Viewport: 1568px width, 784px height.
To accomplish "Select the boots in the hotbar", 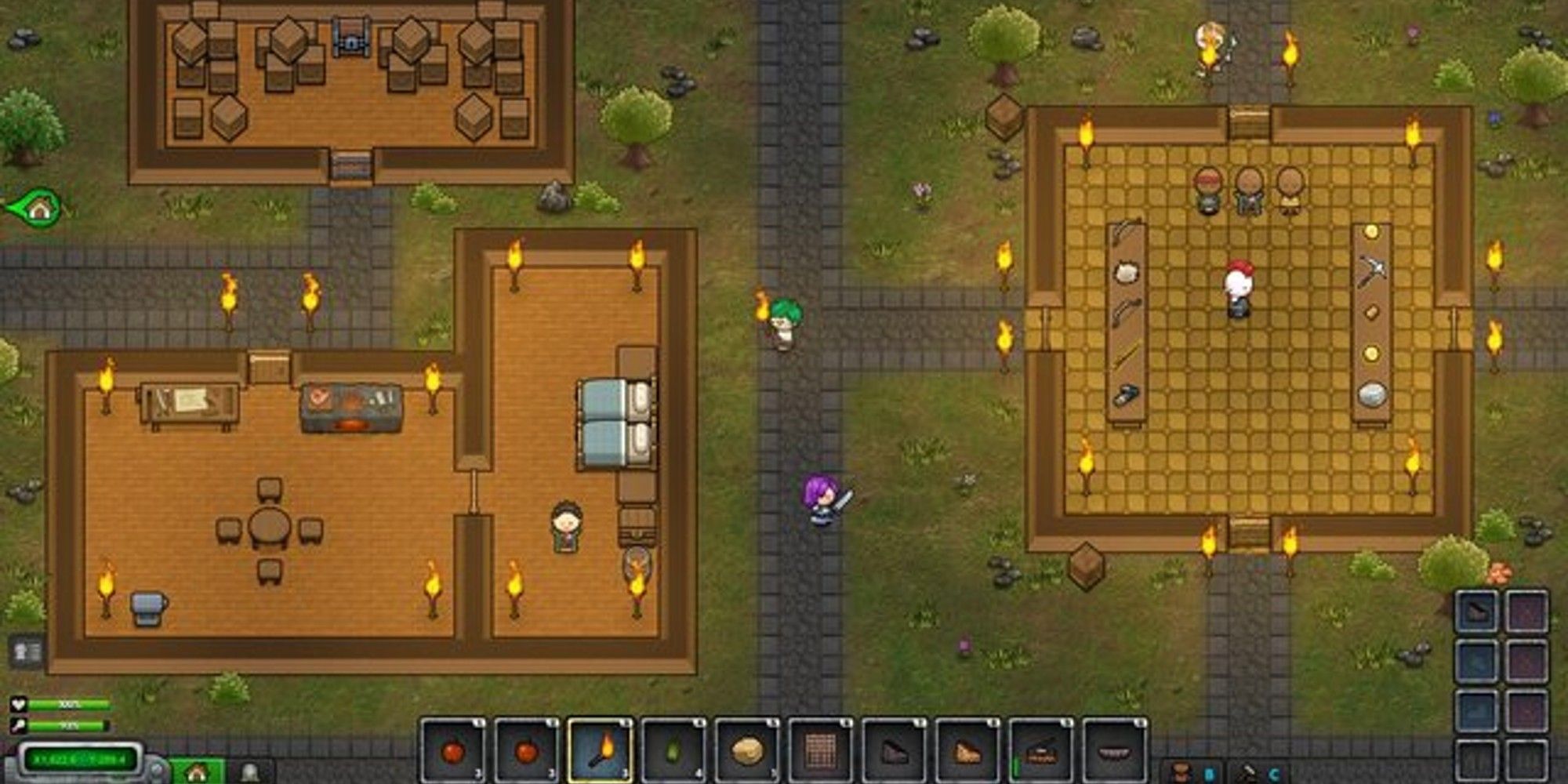I will pos(893,749).
